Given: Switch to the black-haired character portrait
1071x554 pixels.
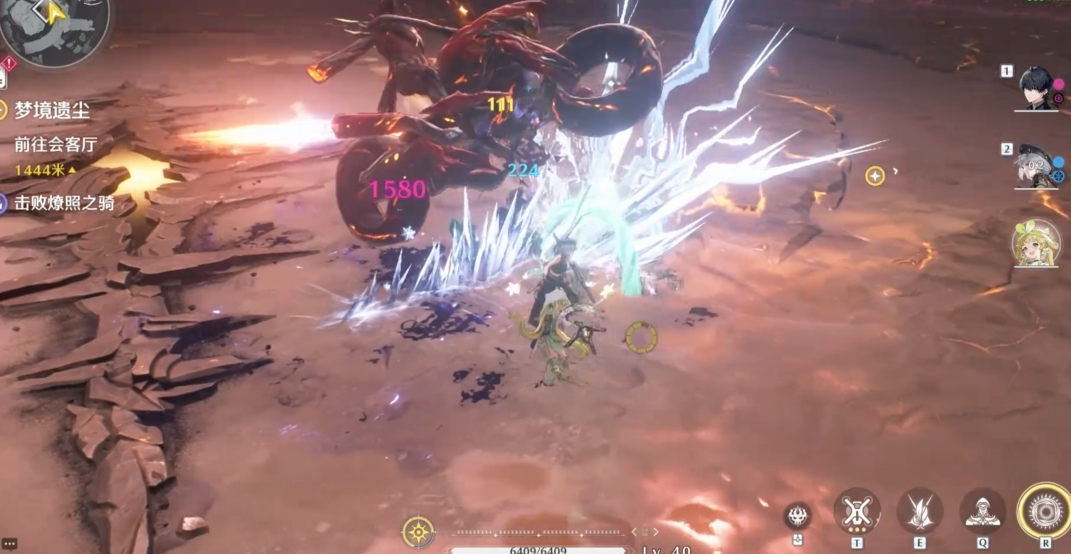Looking at the screenshot, I should [1037, 89].
